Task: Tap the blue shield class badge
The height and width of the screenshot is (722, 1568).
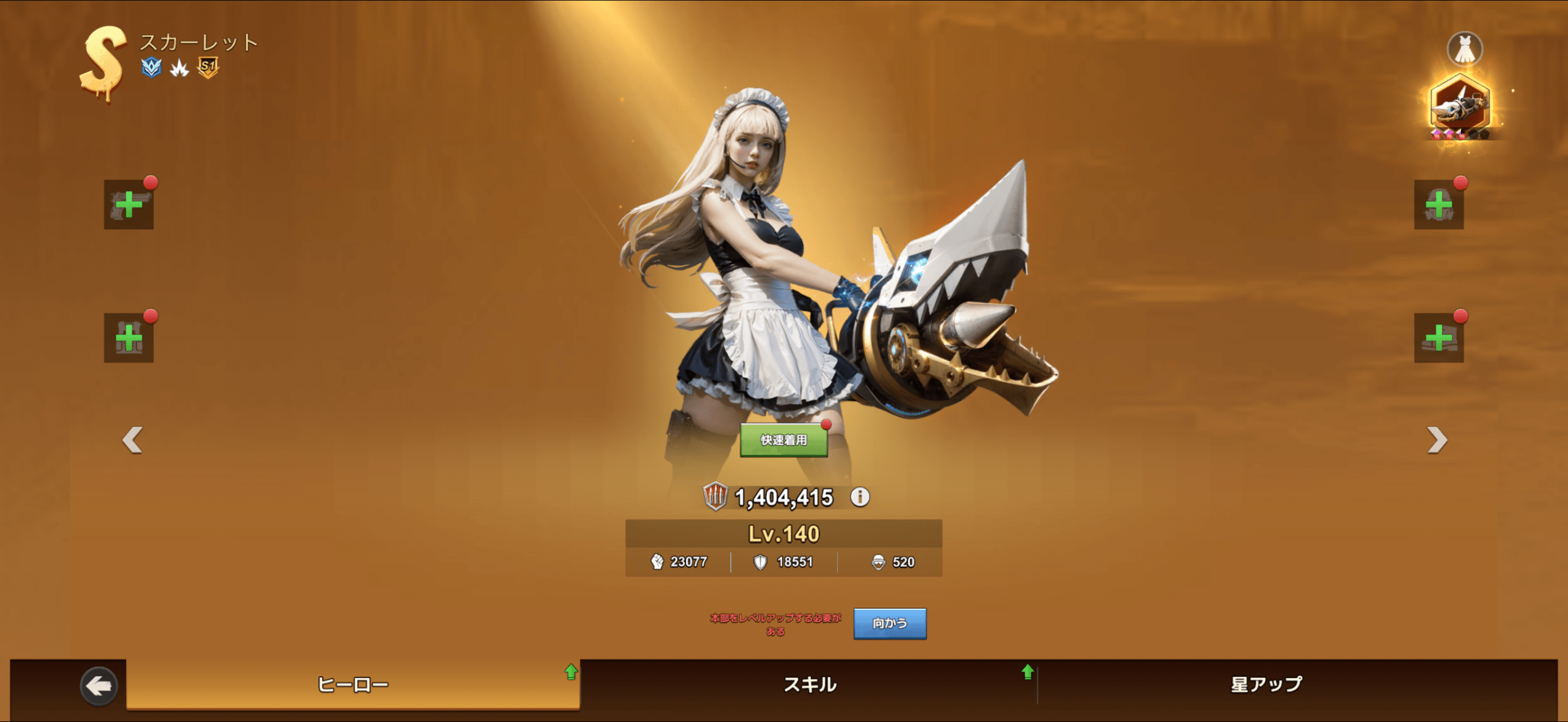Action: 151,67
